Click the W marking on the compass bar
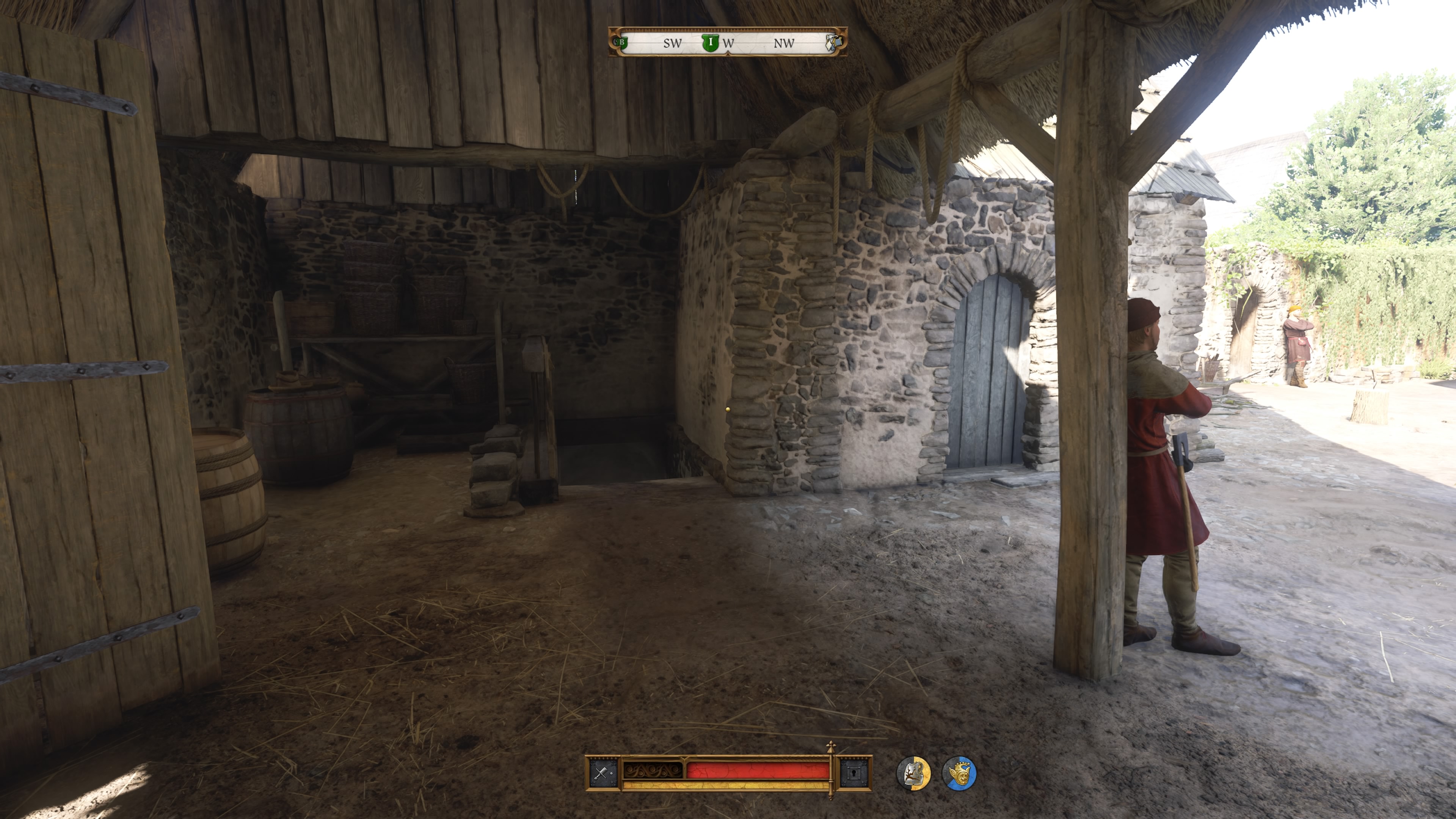 click(728, 44)
